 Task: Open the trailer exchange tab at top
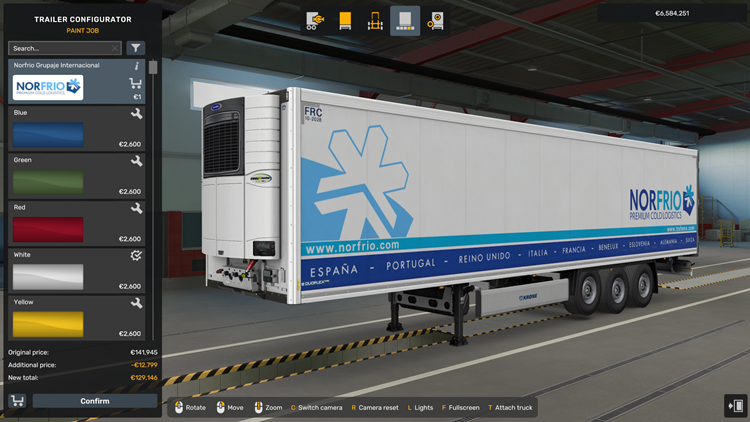point(315,20)
